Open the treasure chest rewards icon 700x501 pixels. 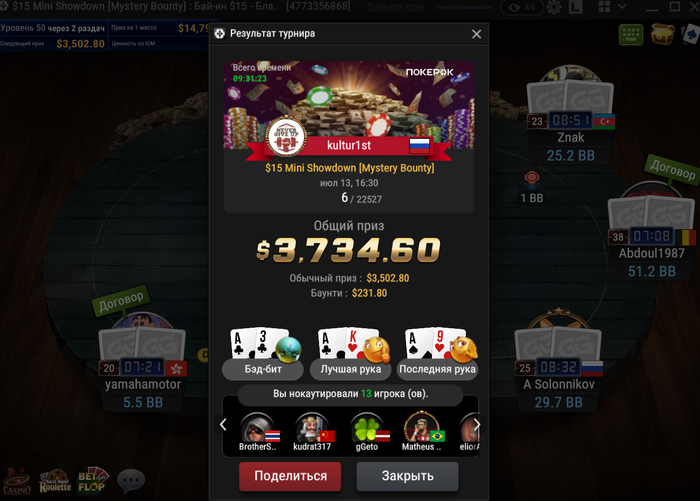662,34
